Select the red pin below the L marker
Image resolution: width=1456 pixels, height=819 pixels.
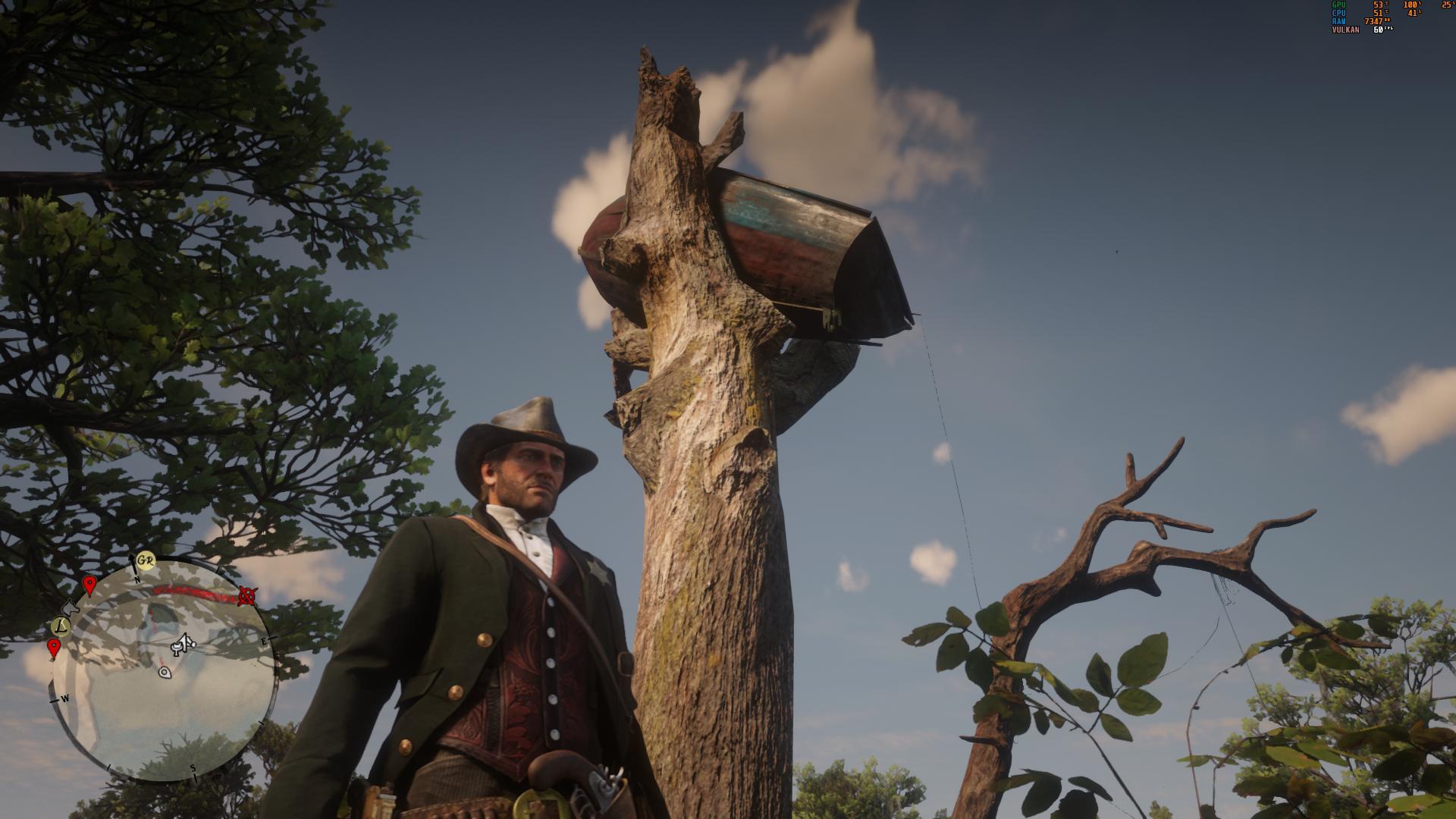54,648
